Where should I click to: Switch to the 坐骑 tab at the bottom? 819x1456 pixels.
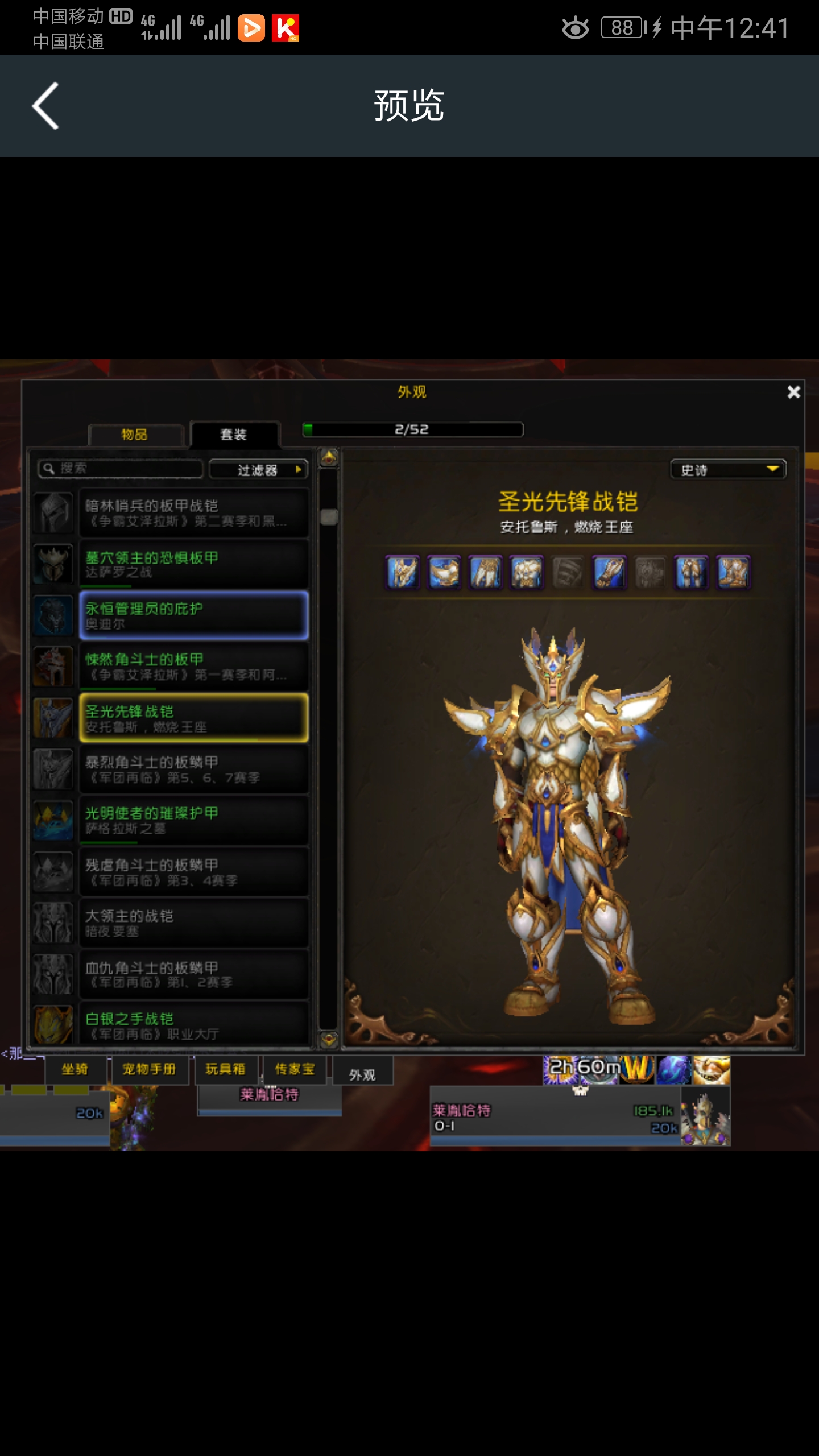76,1070
